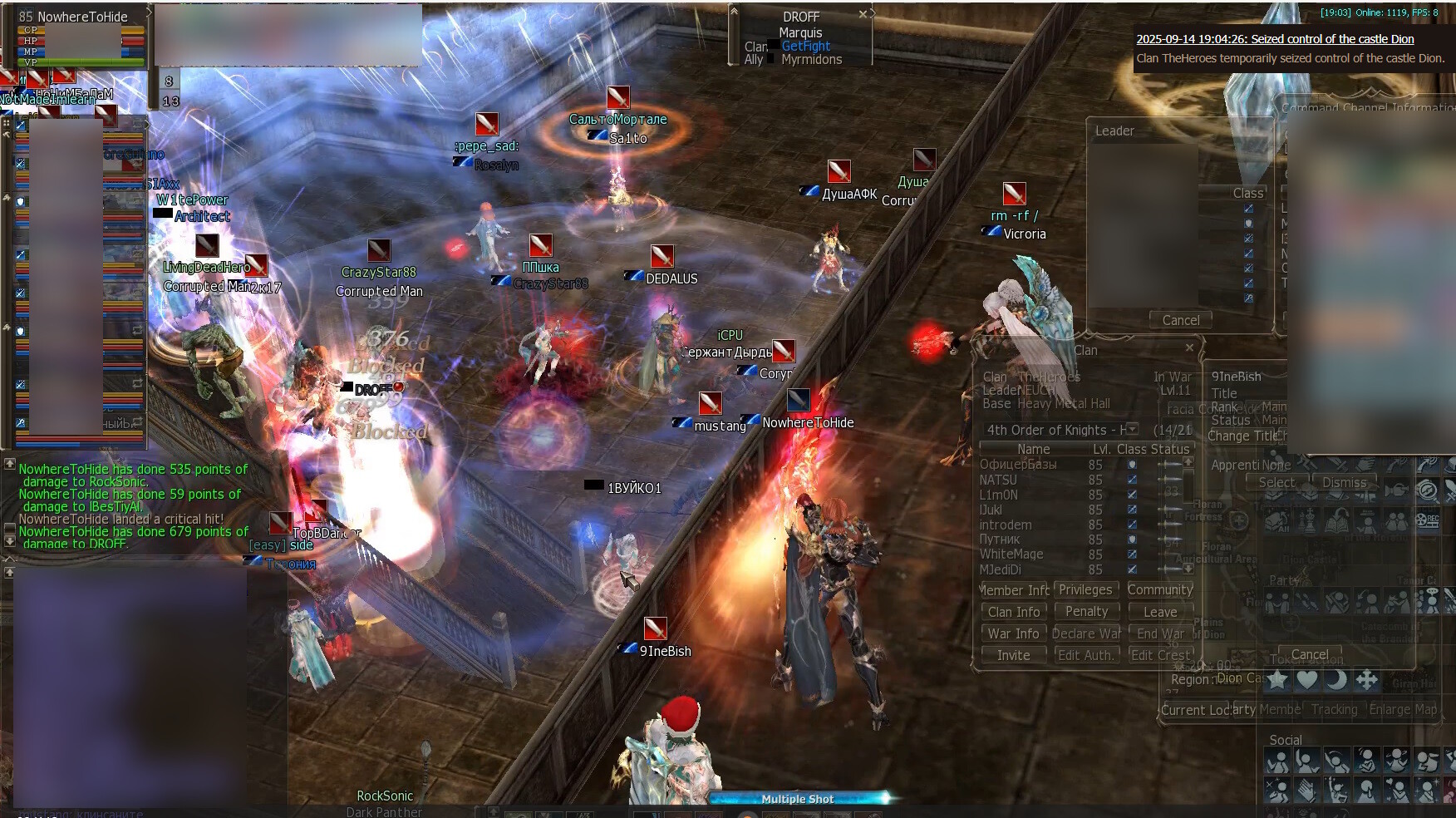
Task: Close the DROFF target window
Action: click(863, 14)
